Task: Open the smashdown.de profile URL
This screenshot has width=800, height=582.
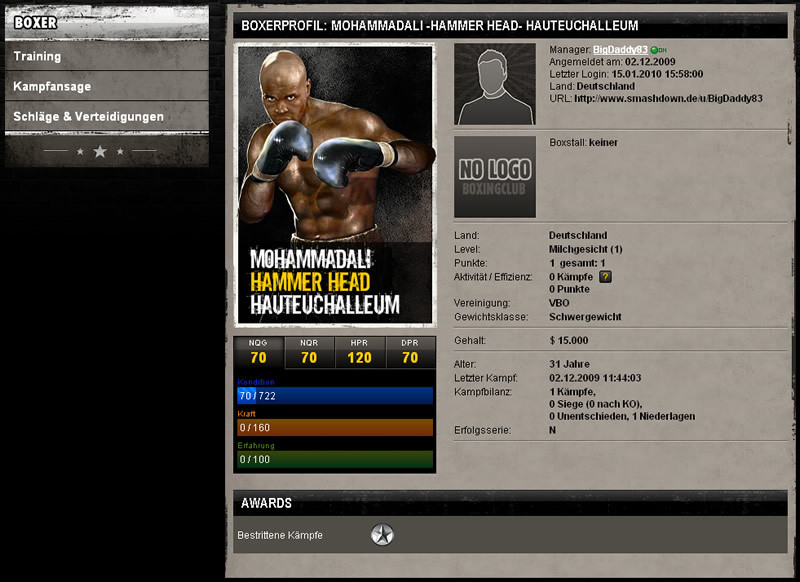Action: click(x=669, y=98)
